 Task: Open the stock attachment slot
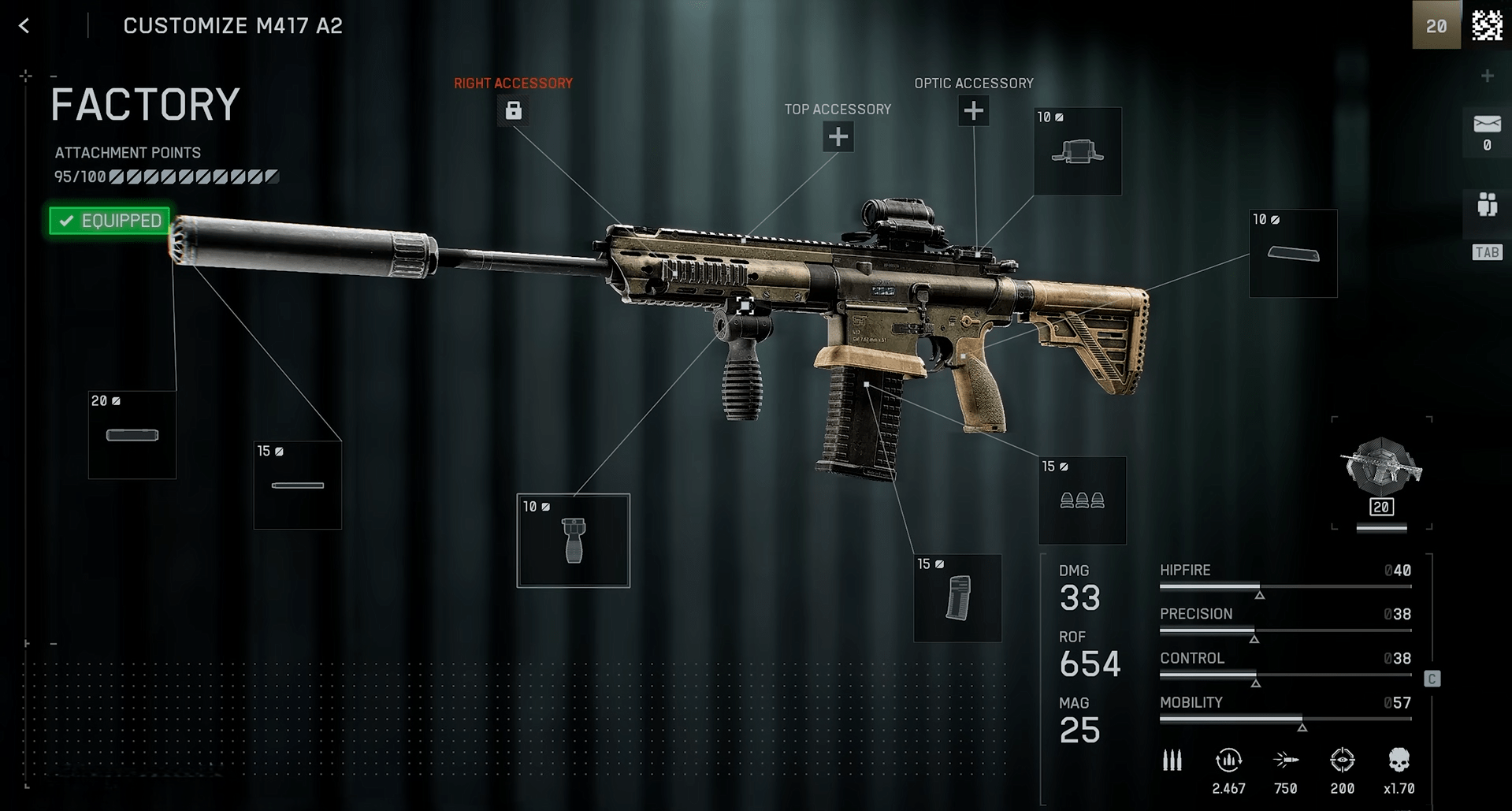[1293, 254]
